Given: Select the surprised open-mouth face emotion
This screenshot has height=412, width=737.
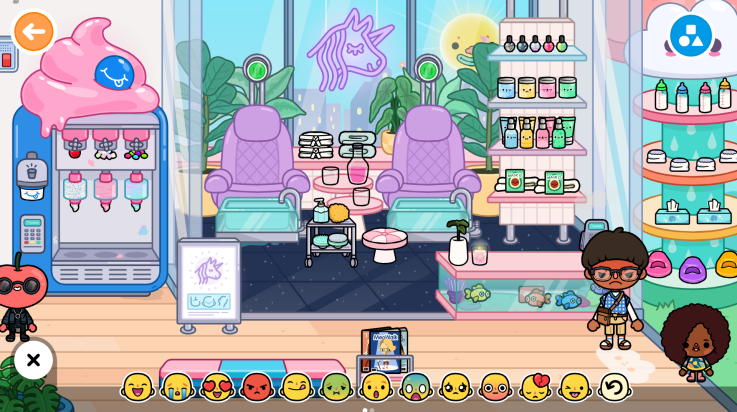Looking at the screenshot, I should click(376, 387).
